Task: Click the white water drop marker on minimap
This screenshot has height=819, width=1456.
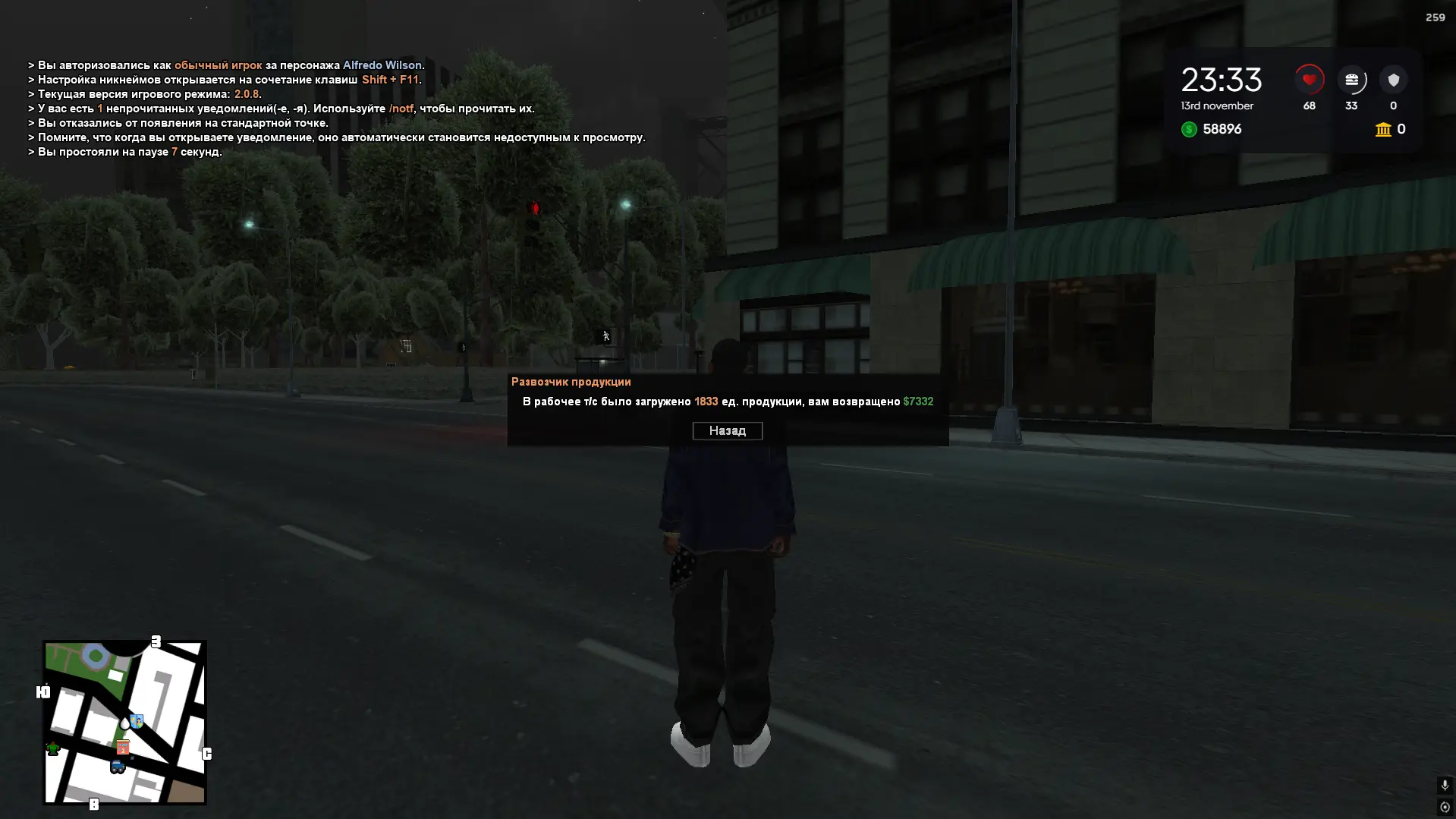Action: (124, 723)
